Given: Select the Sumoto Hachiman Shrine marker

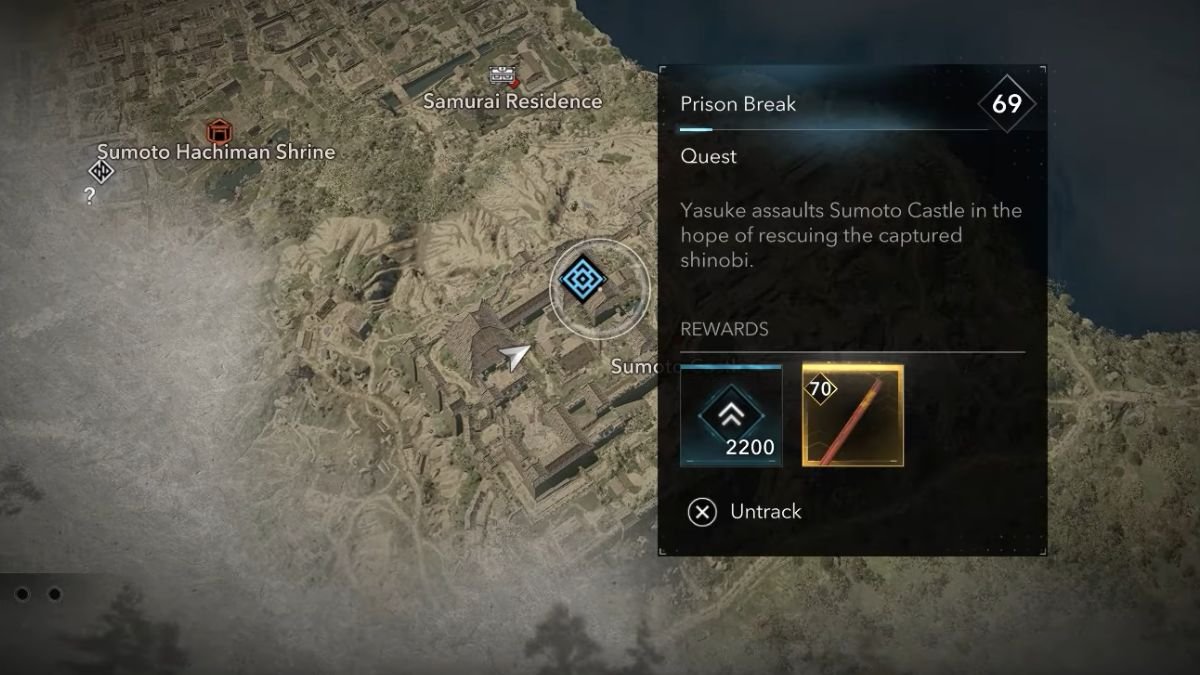Looking at the screenshot, I should point(217,130).
